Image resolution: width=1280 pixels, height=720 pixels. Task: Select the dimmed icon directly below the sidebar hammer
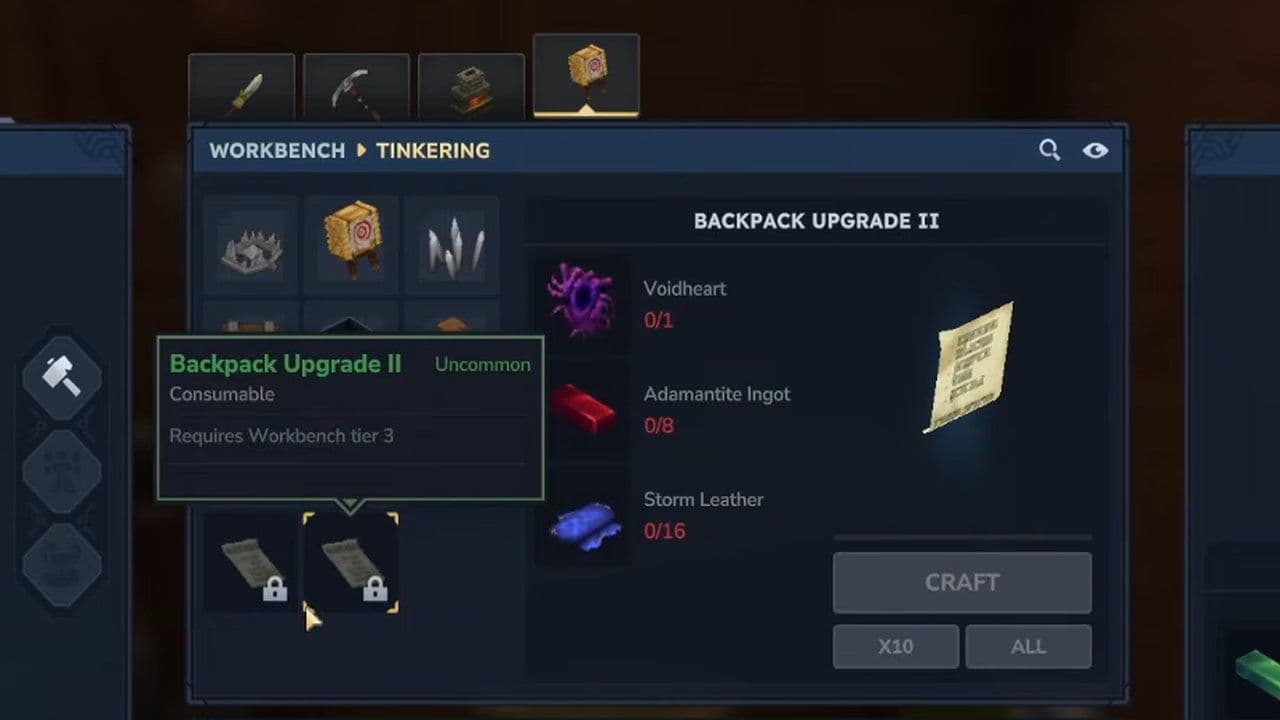(x=61, y=470)
